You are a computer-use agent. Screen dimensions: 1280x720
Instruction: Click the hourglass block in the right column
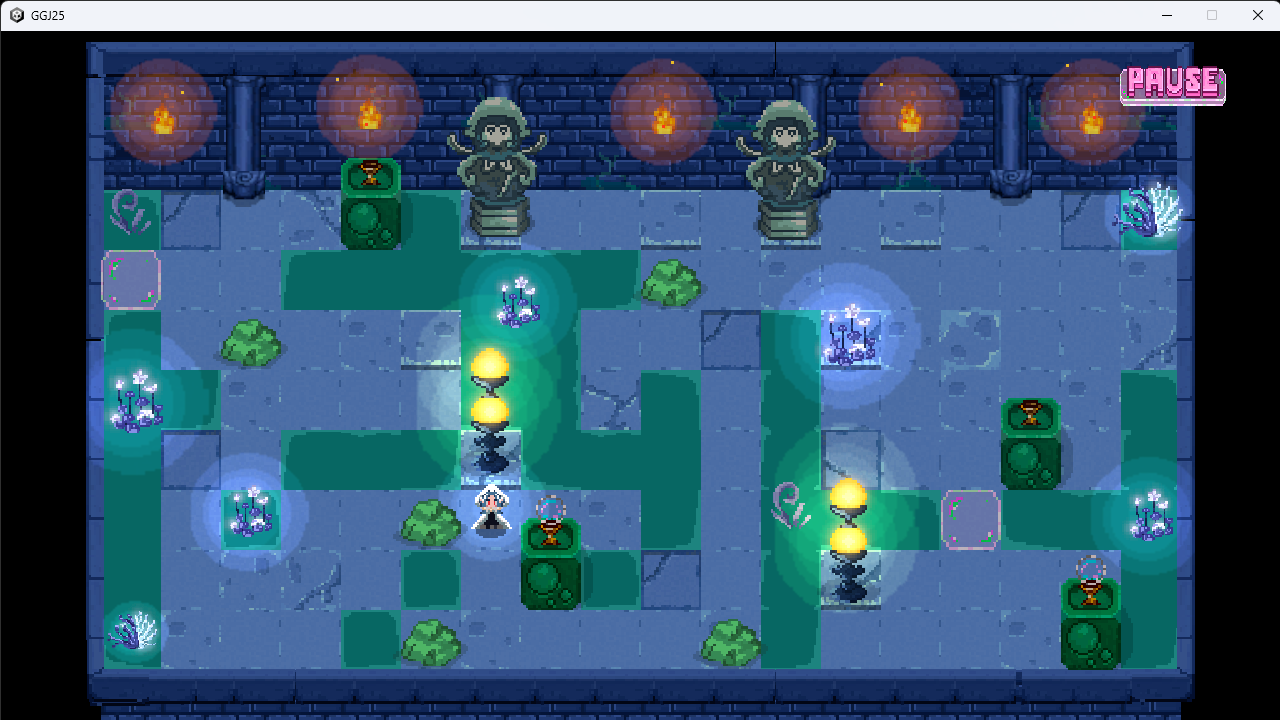click(x=1030, y=415)
